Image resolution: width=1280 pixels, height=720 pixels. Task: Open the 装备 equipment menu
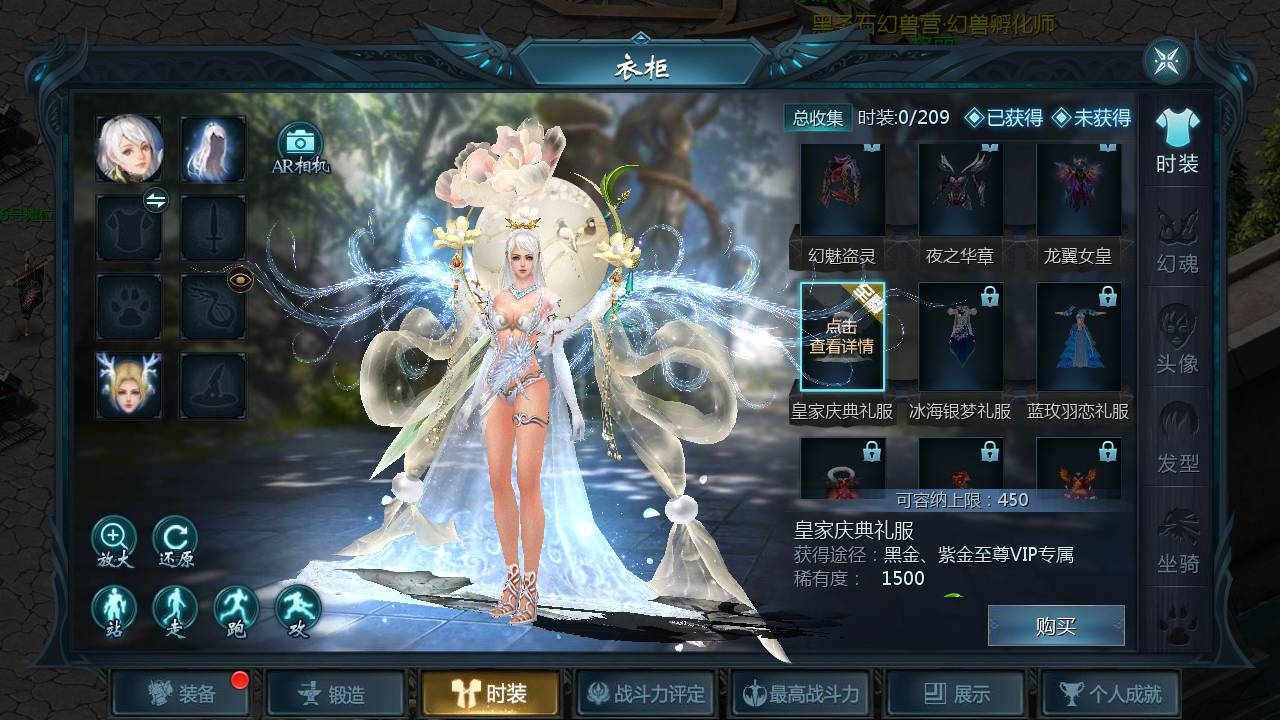[181, 693]
